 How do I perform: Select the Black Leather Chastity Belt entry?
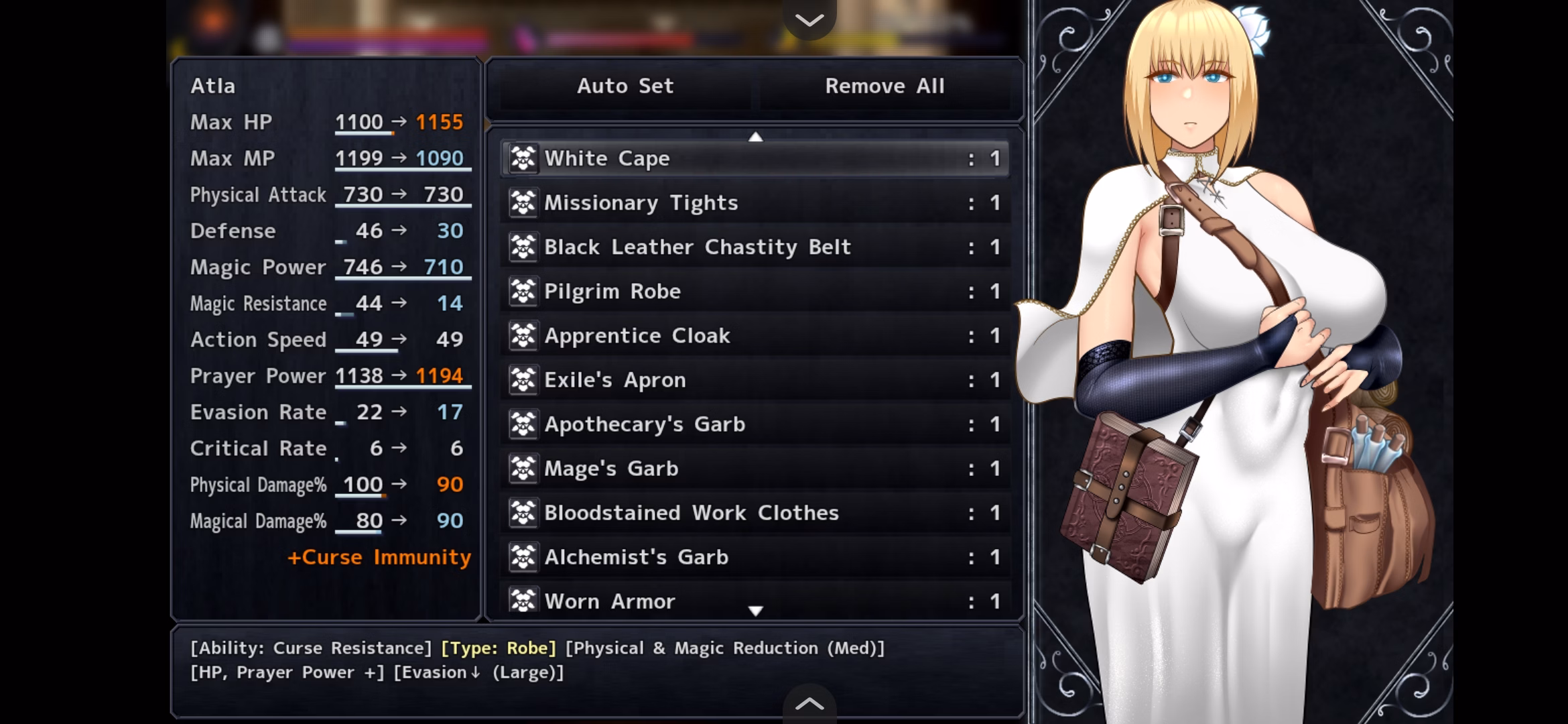(x=755, y=247)
